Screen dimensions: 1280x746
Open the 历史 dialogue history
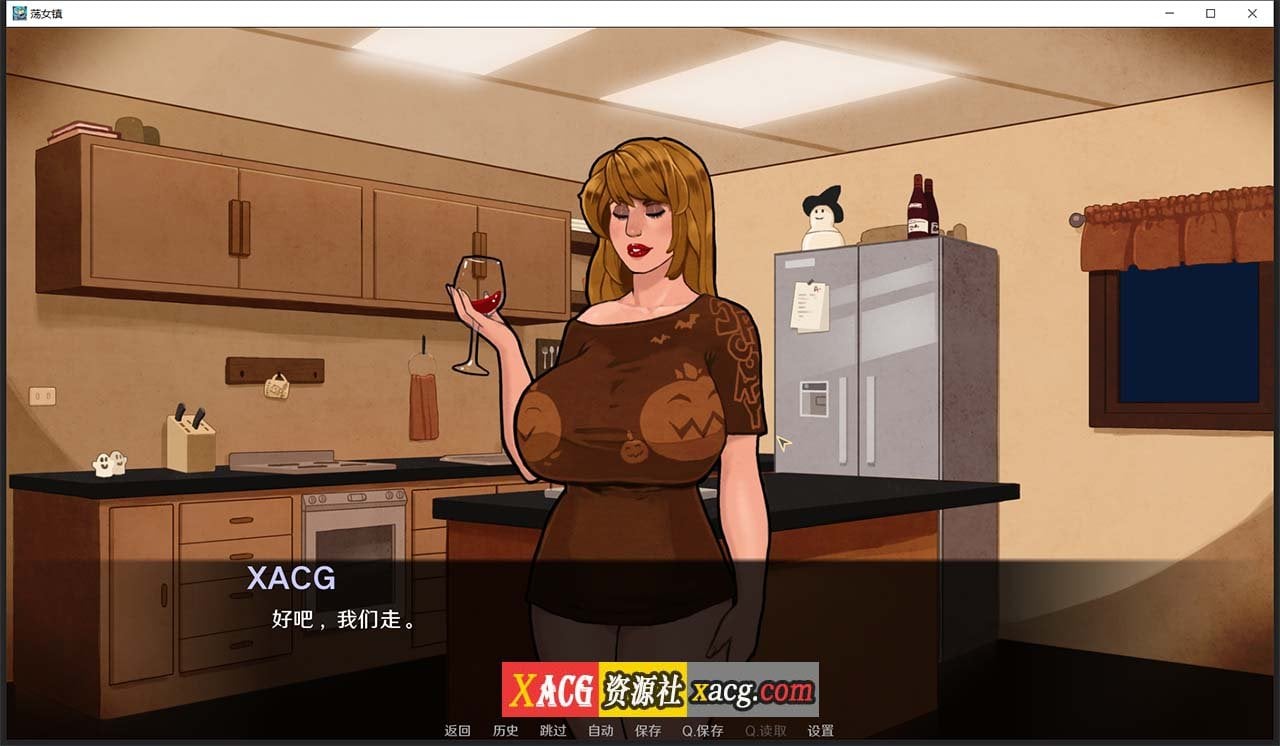click(x=504, y=730)
